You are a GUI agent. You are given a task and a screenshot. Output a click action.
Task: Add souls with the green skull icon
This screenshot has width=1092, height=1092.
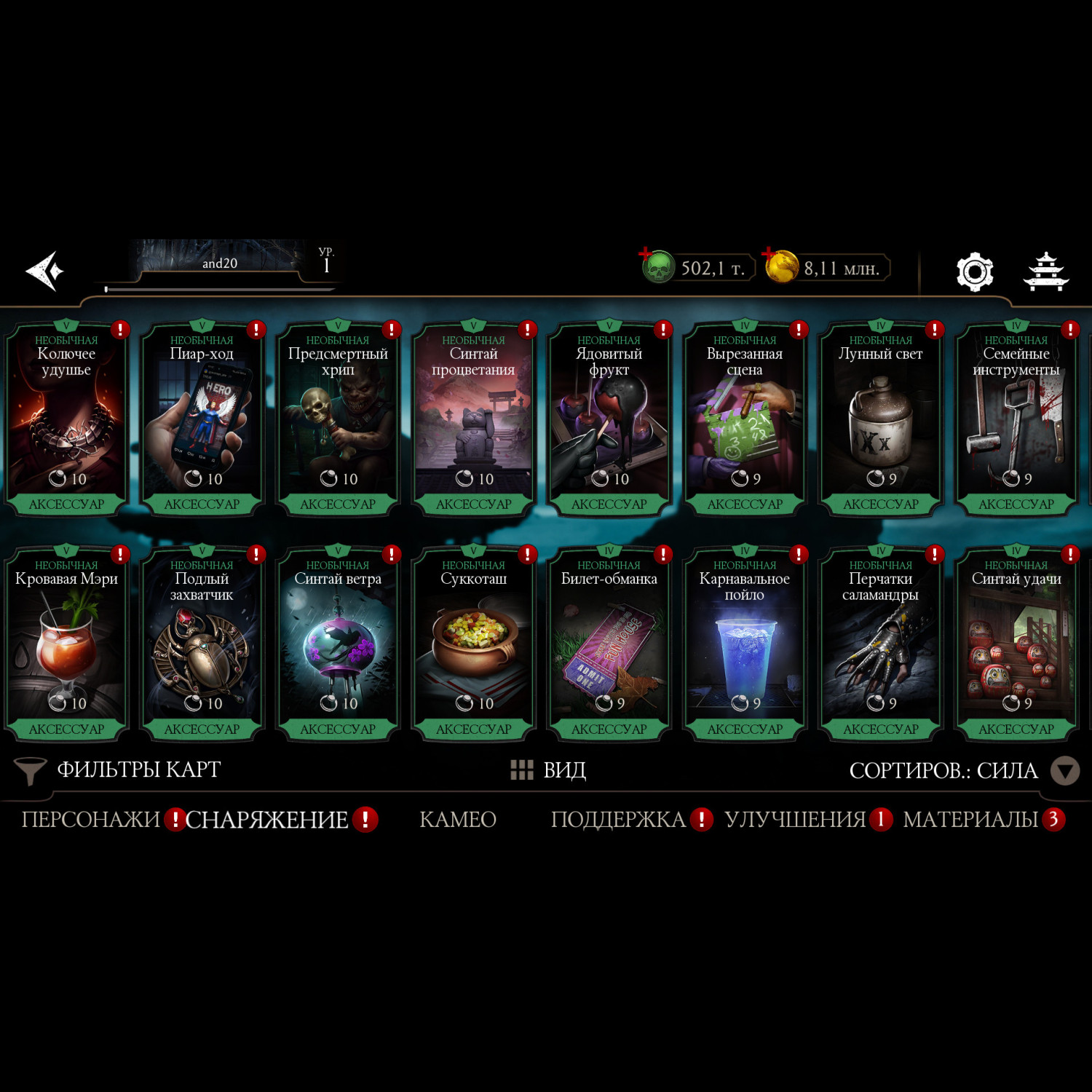pos(657,267)
